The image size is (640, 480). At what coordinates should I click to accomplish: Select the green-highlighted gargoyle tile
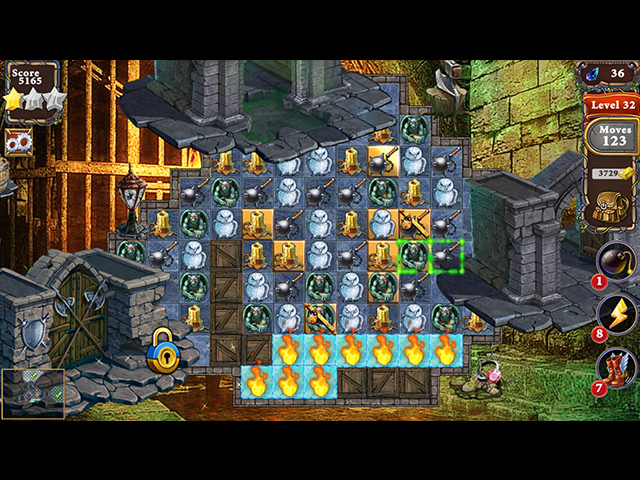pos(415,255)
